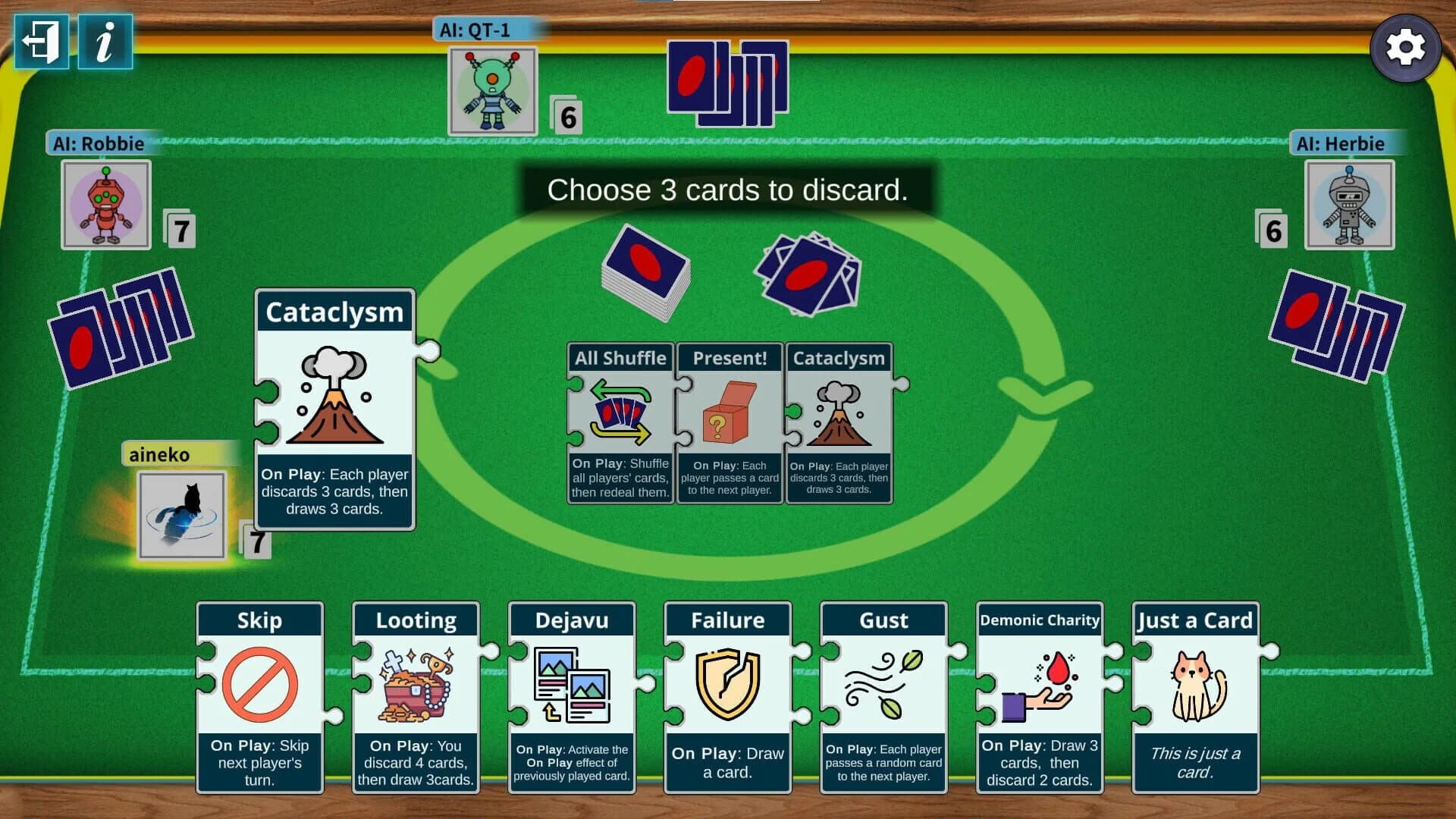The width and height of the screenshot is (1456, 819).
Task: Open the settings gear menu
Action: (x=1407, y=47)
